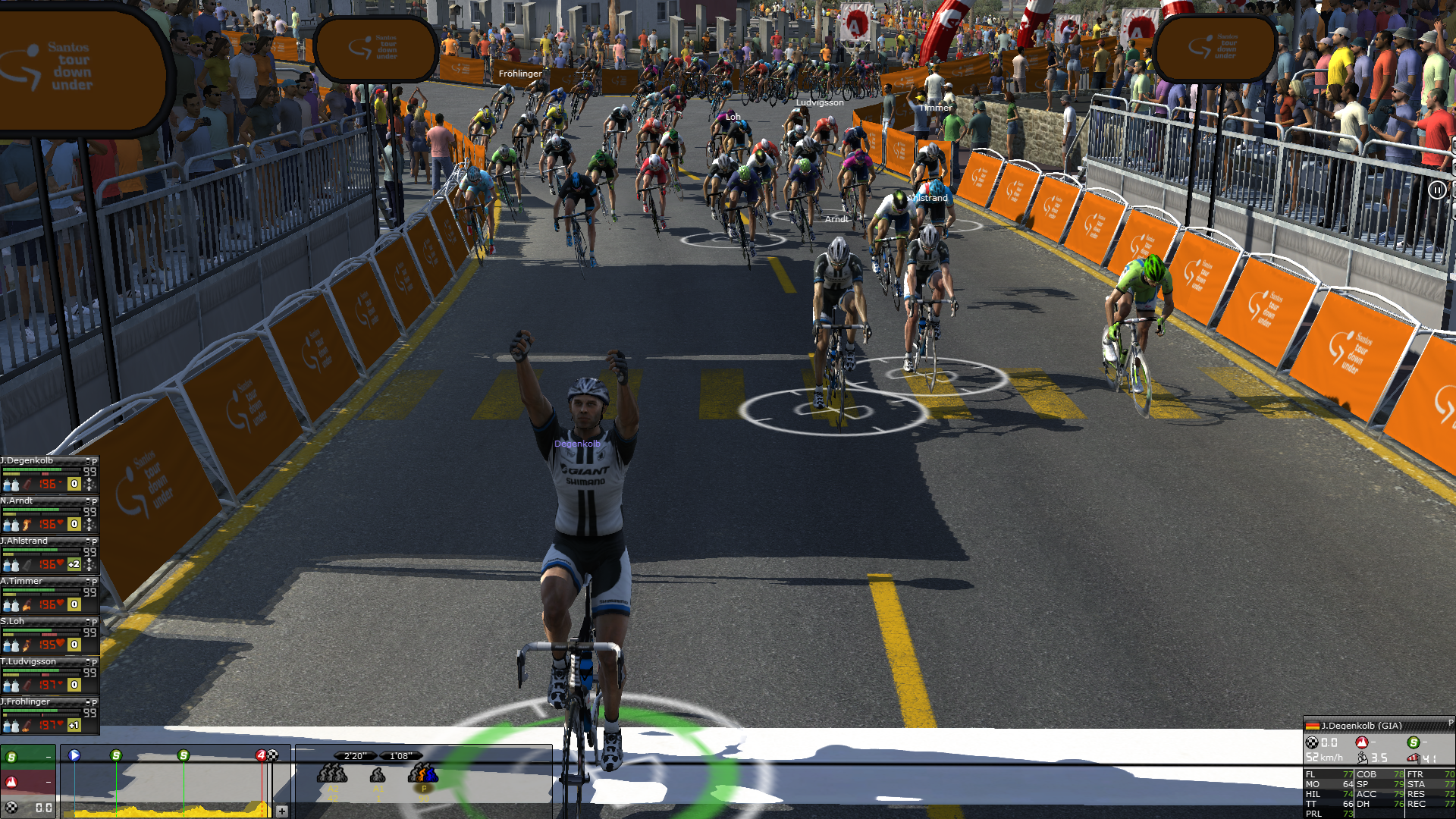Use energy gel icon on N.Arndt's panel

[27, 525]
